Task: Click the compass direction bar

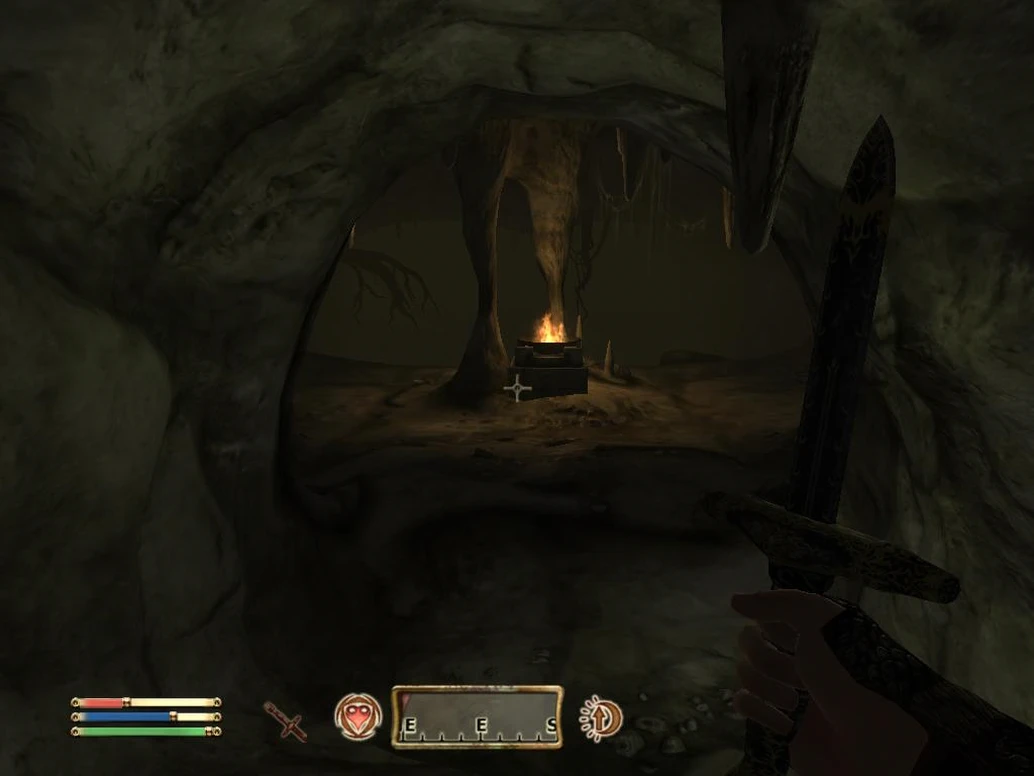Action: pyautogui.click(x=477, y=717)
